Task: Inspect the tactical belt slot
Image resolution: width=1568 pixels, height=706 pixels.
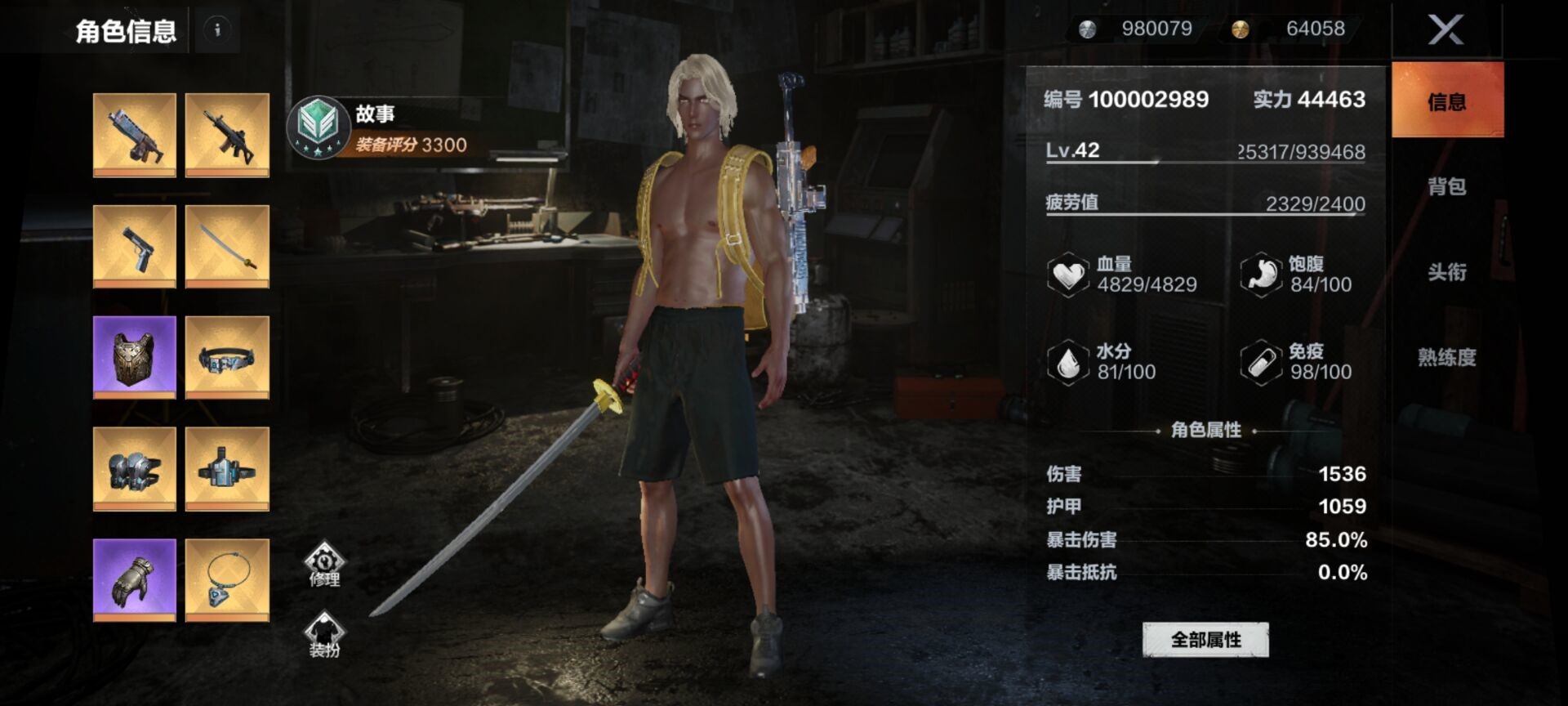Action: [227, 357]
